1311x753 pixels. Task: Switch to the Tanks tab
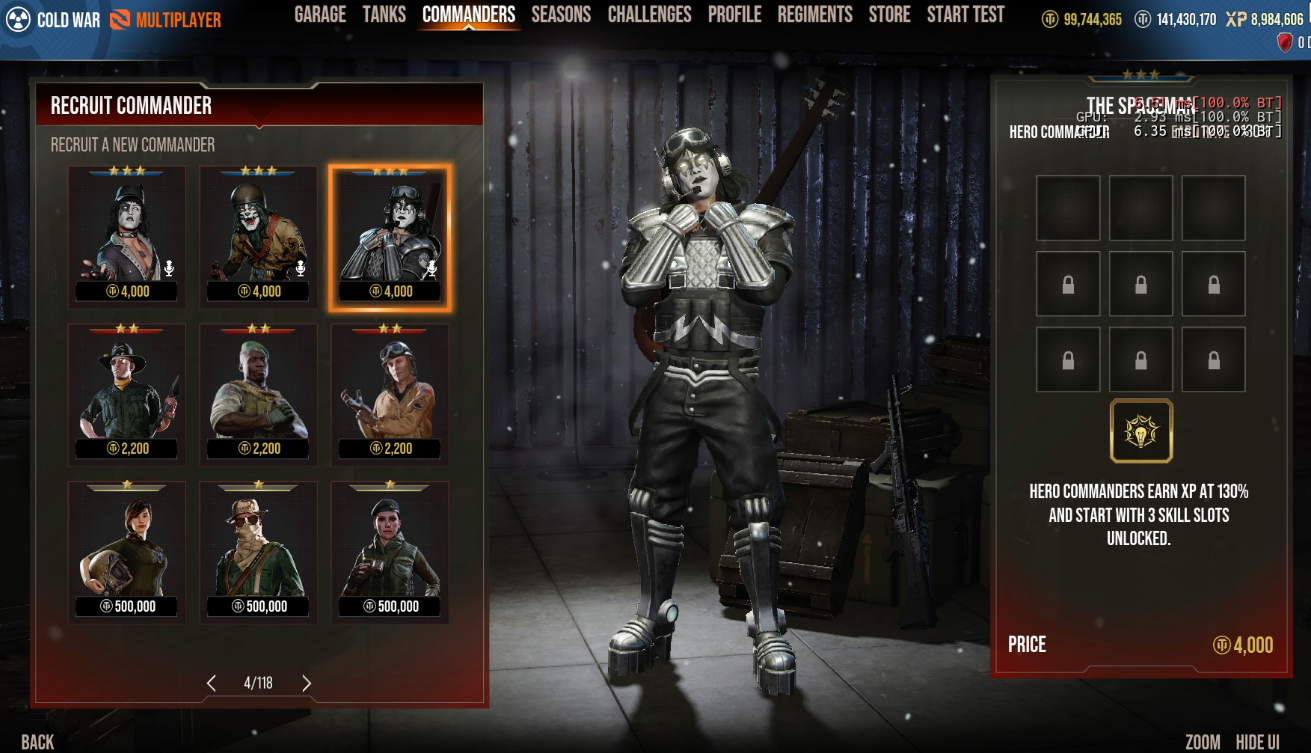[384, 14]
